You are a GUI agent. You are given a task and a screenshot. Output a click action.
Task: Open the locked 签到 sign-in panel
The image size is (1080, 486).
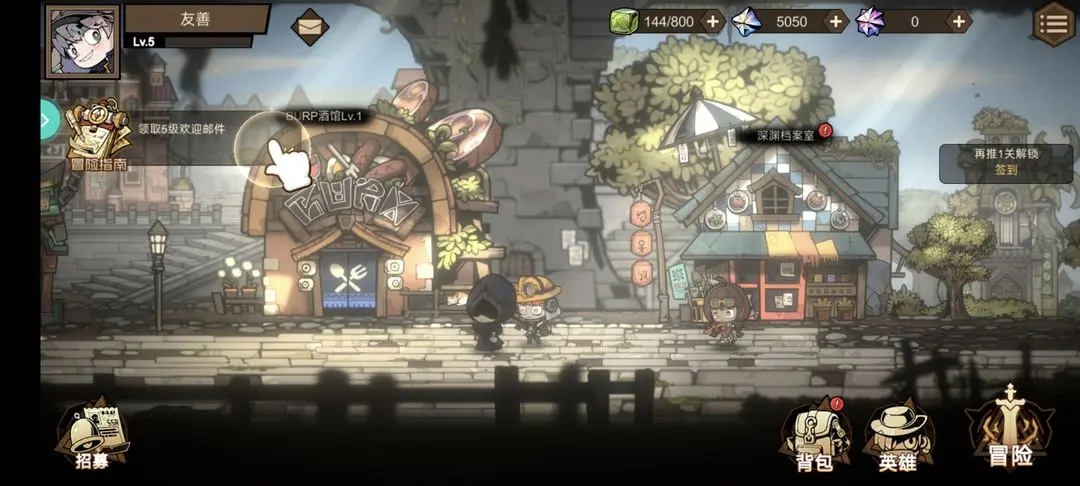pyautogui.click(x=1005, y=162)
